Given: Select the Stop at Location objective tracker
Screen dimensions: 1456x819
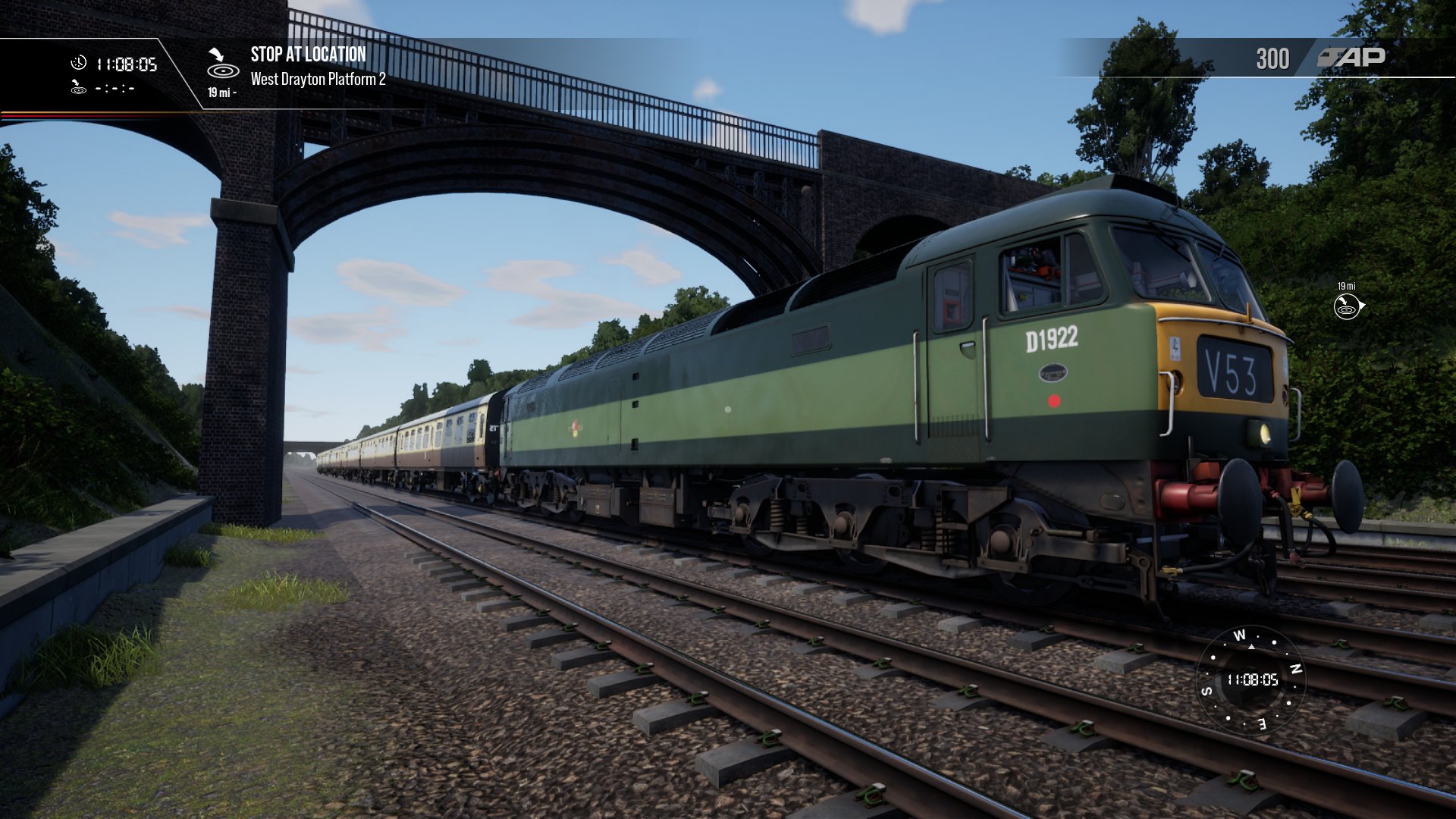Looking at the screenshot, I should point(308,55).
